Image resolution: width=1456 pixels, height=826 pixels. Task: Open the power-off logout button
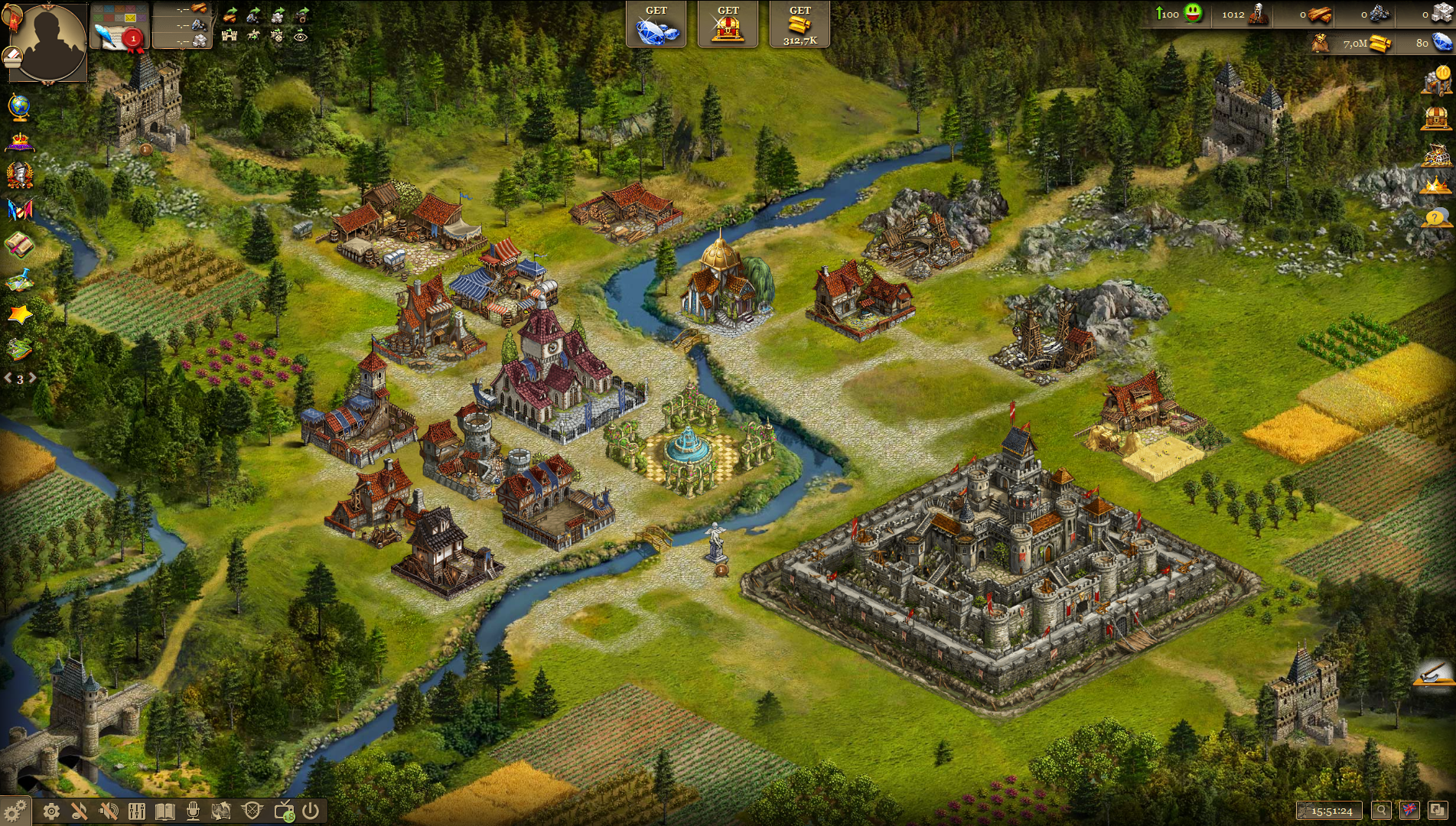[x=311, y=811]
